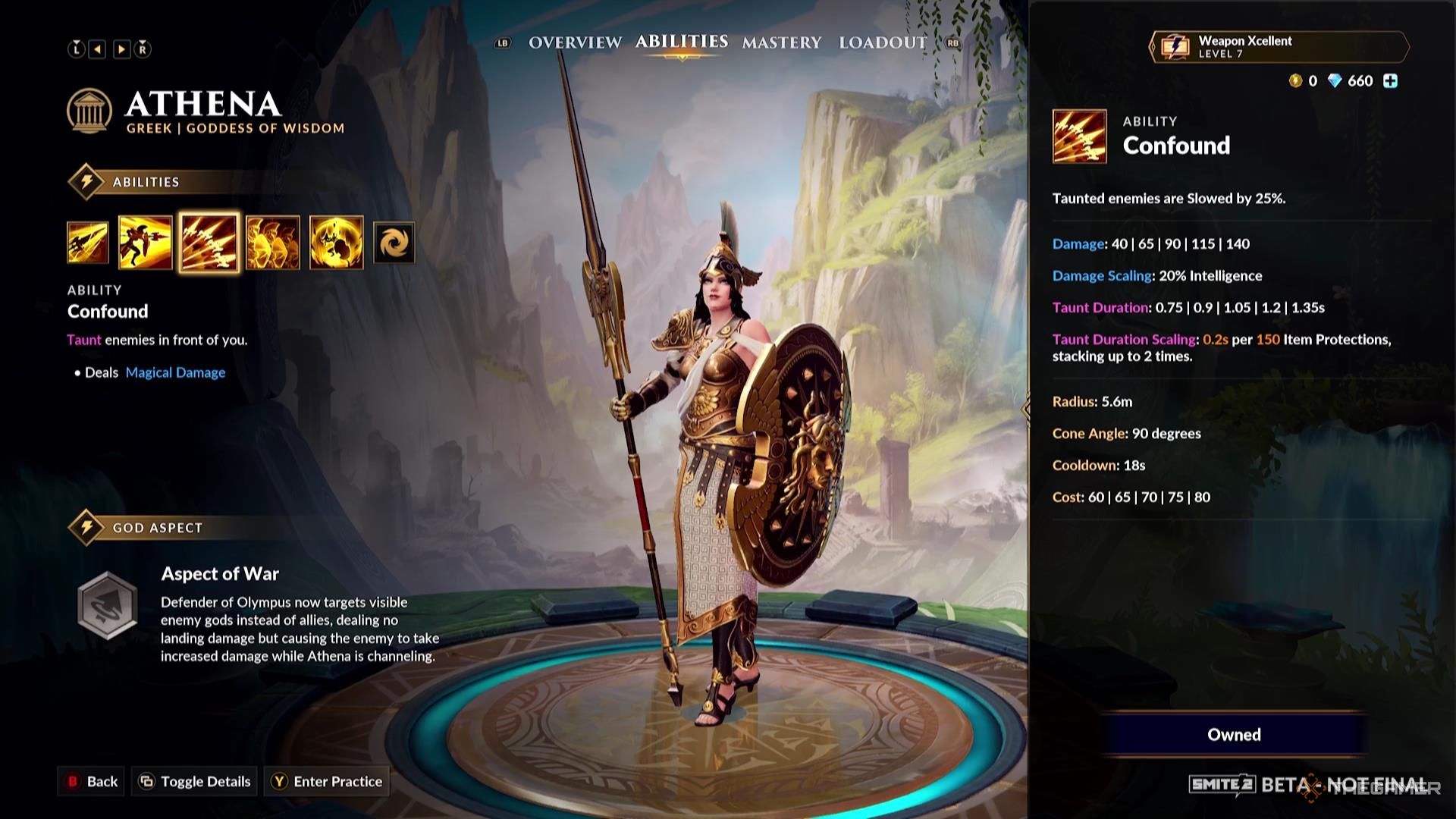Click the Greek pantheon temple icon

tap(89, 111)
